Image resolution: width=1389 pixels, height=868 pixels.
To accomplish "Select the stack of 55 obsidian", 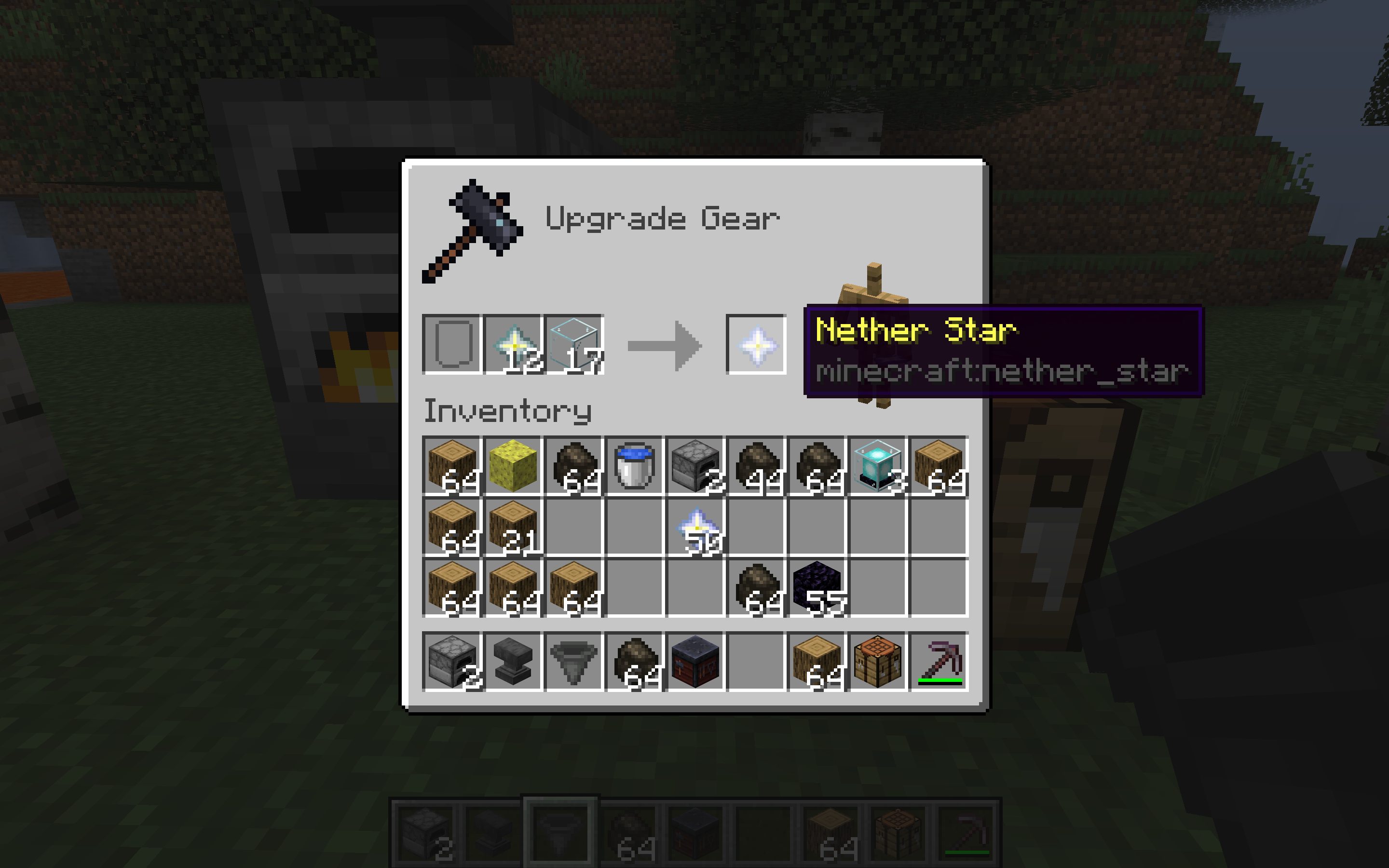I will pyautogui.click(x=816, y=587).
